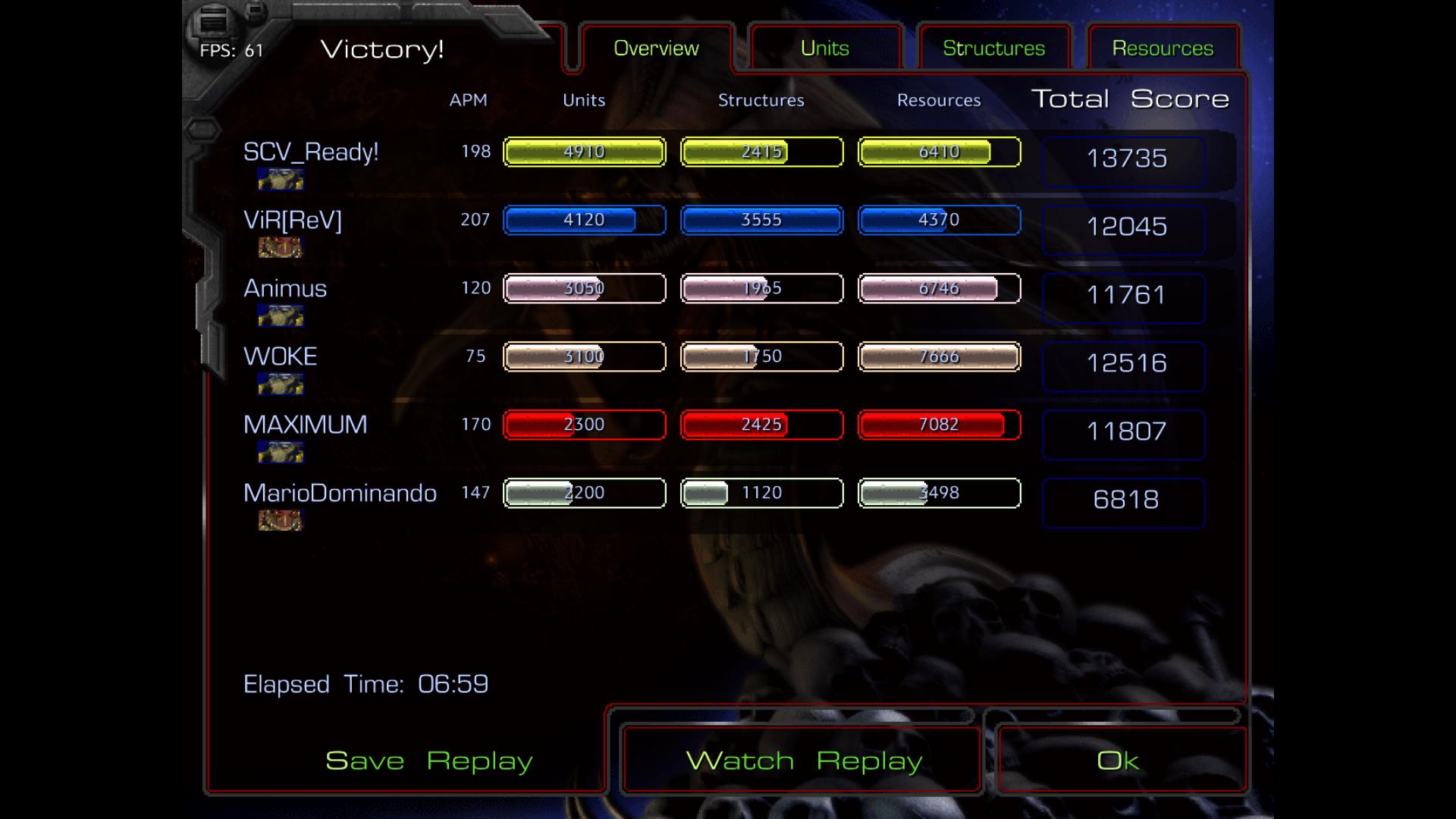
Task: Choose the WOKE player entry
Action: click(280, 357)
